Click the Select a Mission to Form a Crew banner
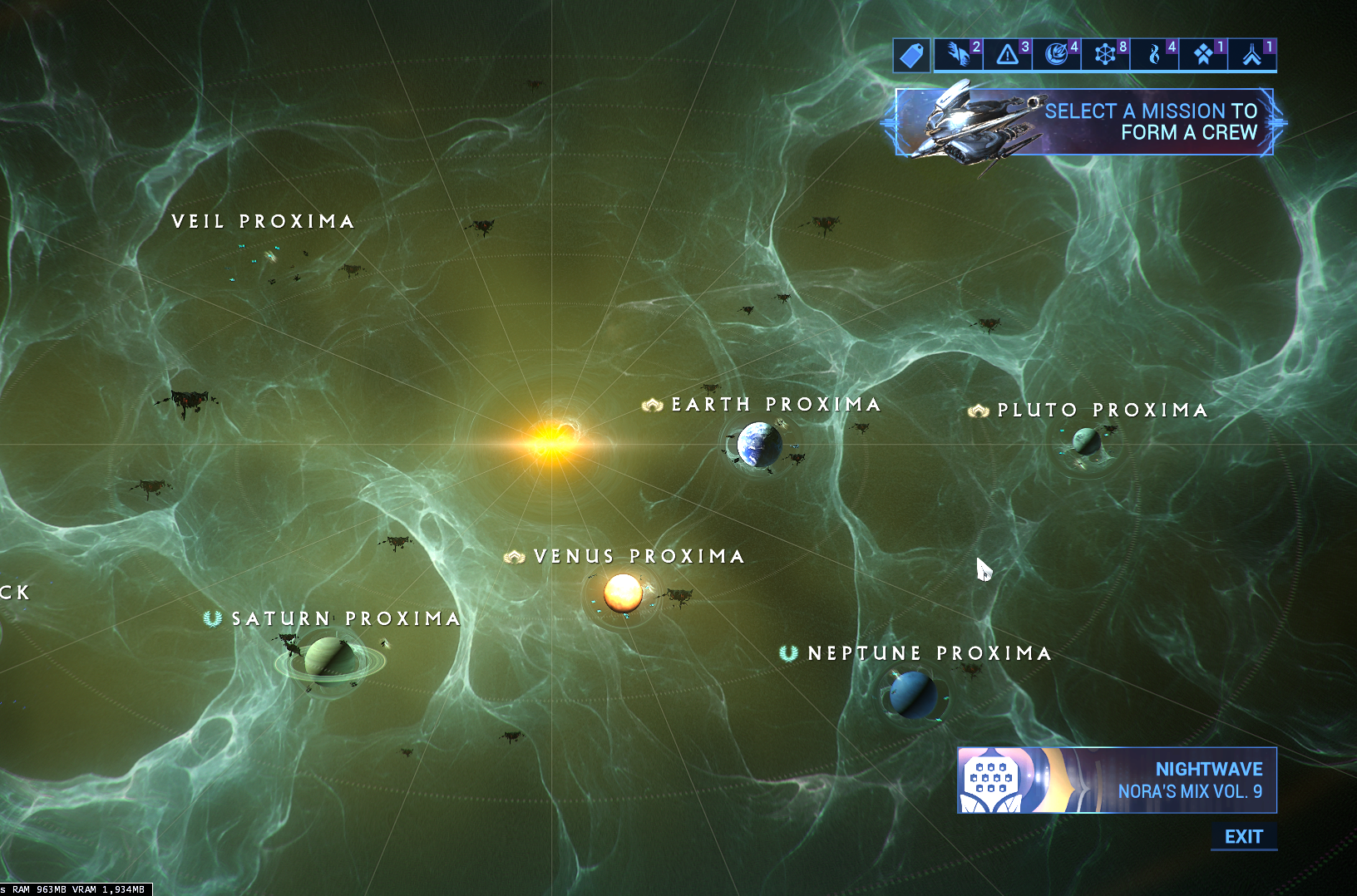The height and width of the screenshot is (896, 1357). (x=1083, y=122)
